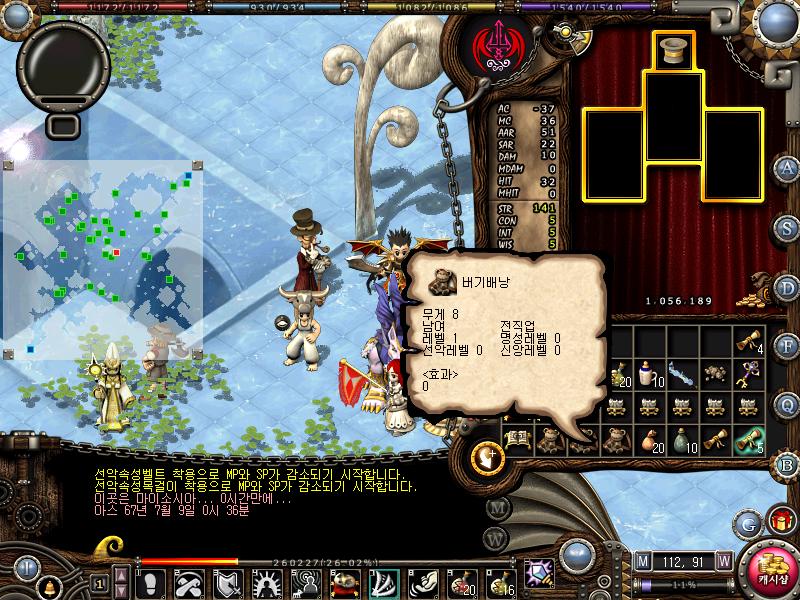Click the round S side button
This screenshot has height=600, width=800.
click(787, 227)
